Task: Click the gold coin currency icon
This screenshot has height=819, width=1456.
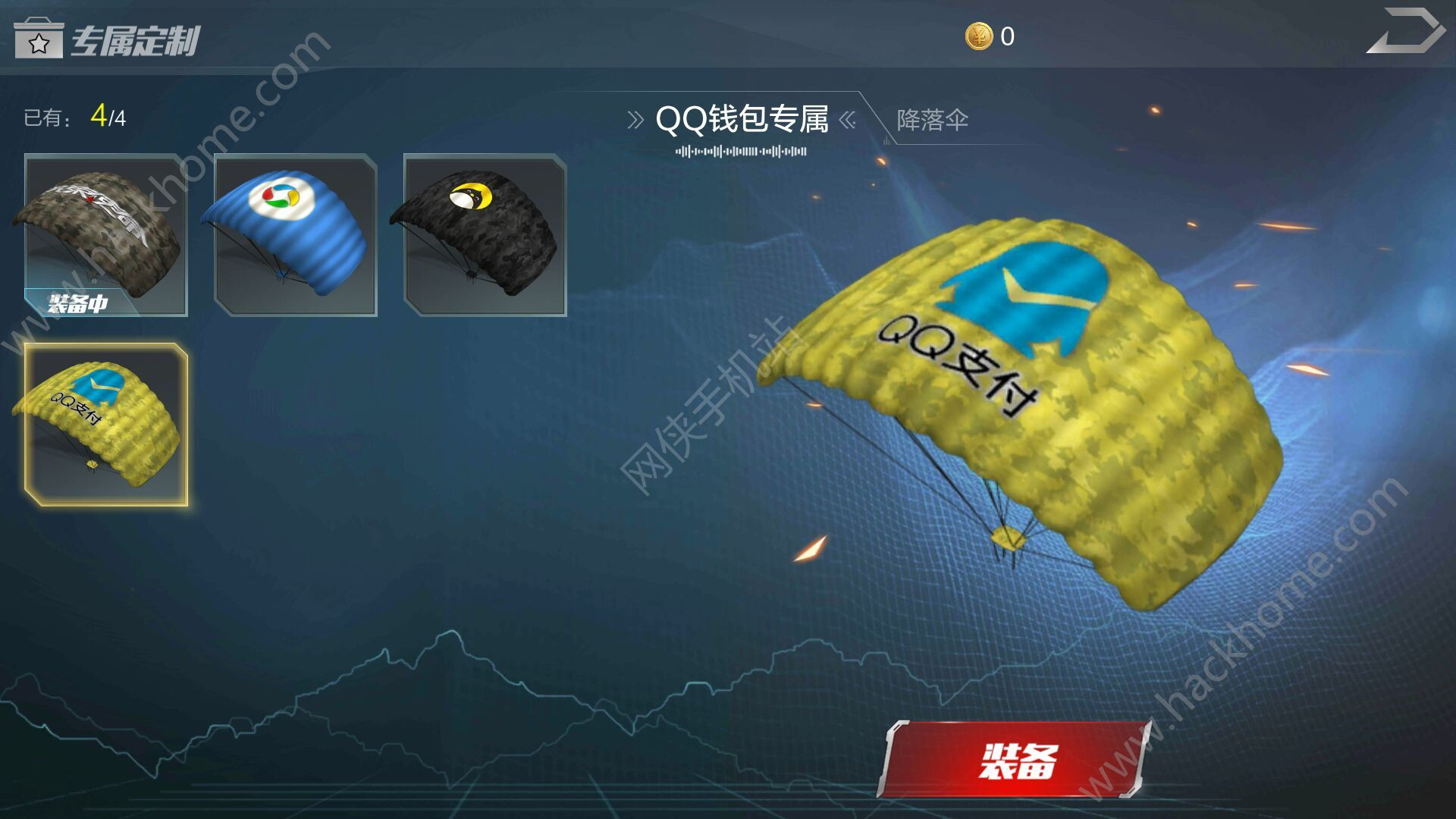Action: click(979, 34)
